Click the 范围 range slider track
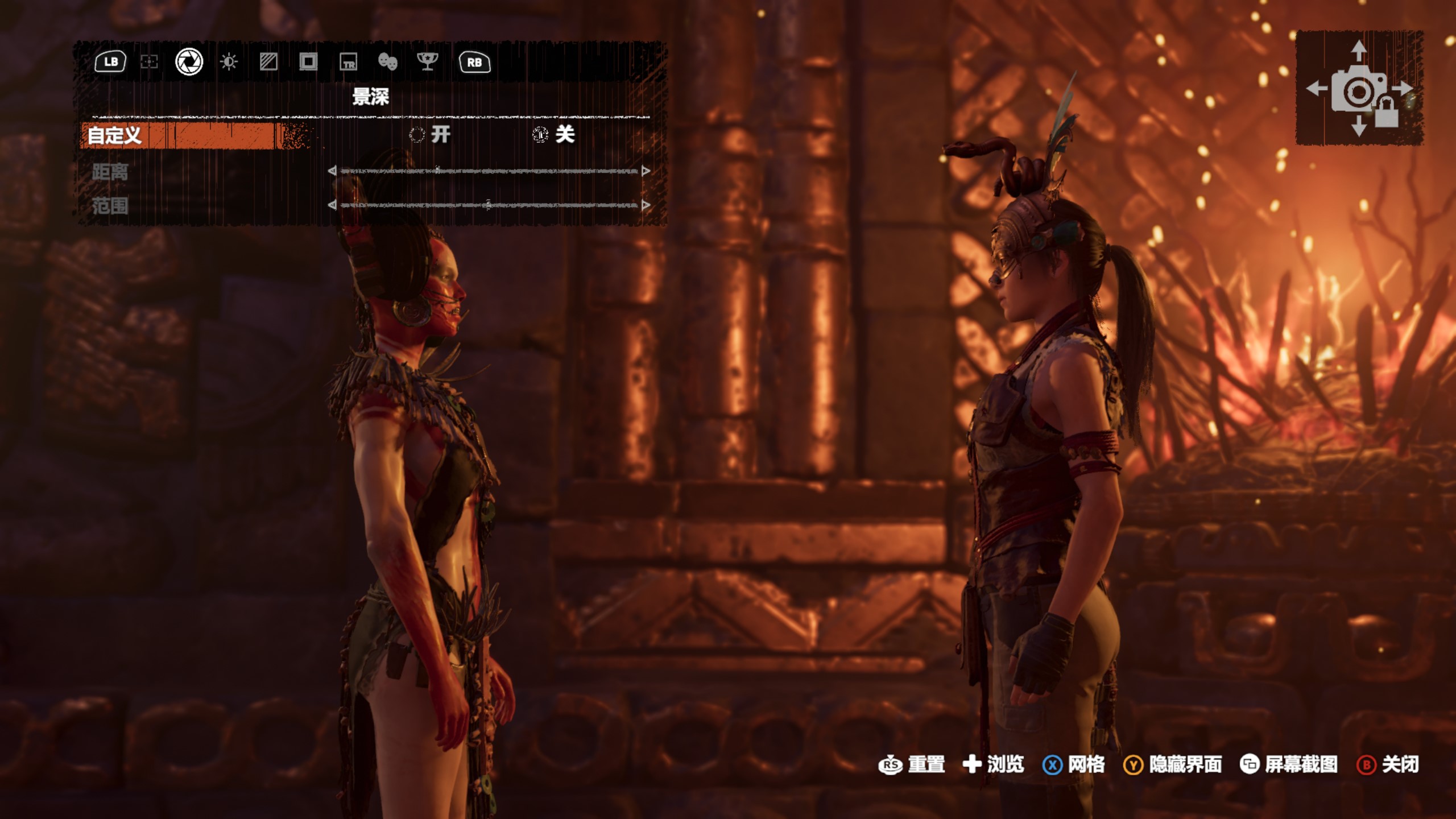This screenshot has width=1456, height=819. (x=489, y=205)
